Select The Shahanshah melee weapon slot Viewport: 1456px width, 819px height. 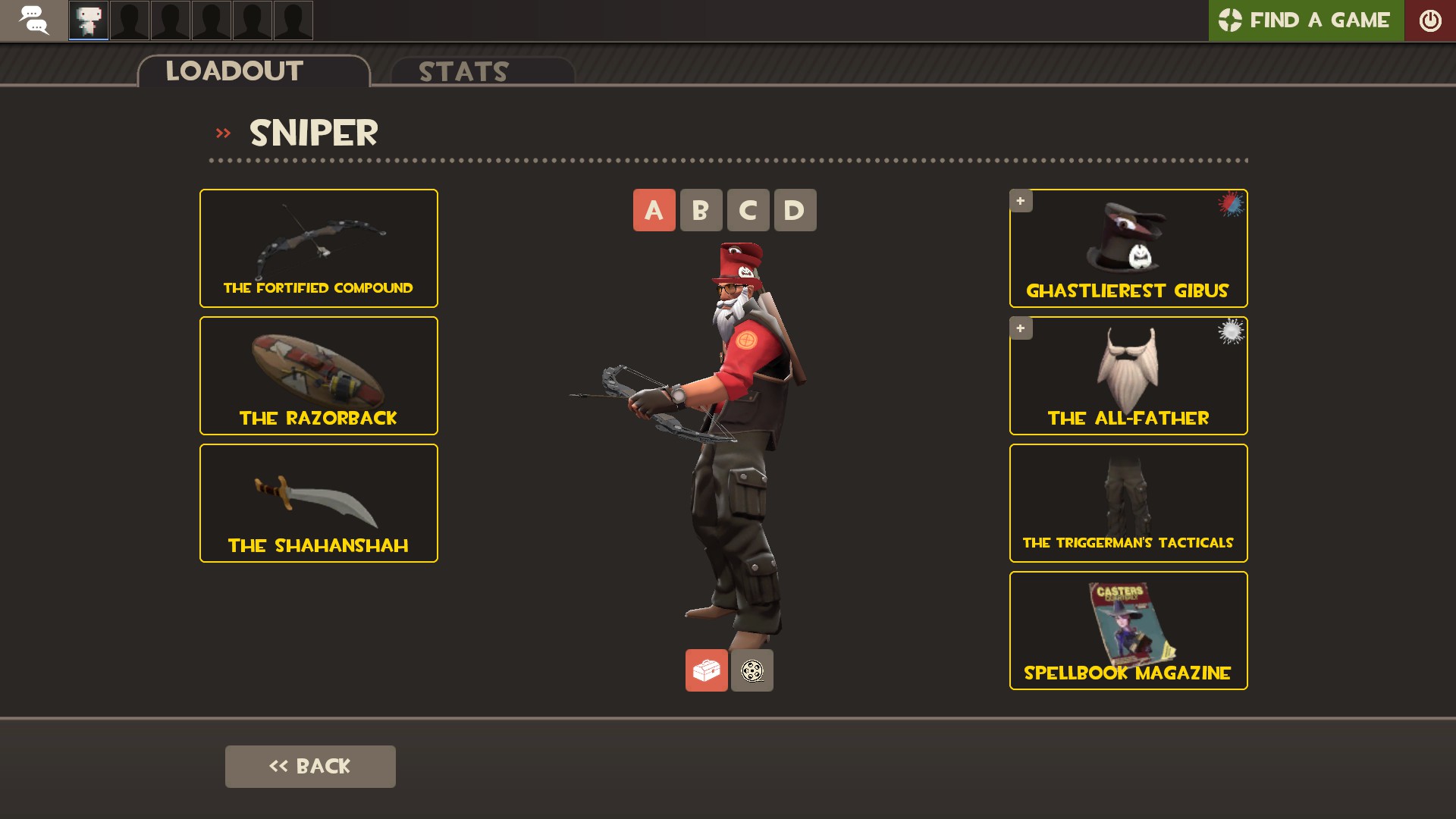click(x=318, y=502)
